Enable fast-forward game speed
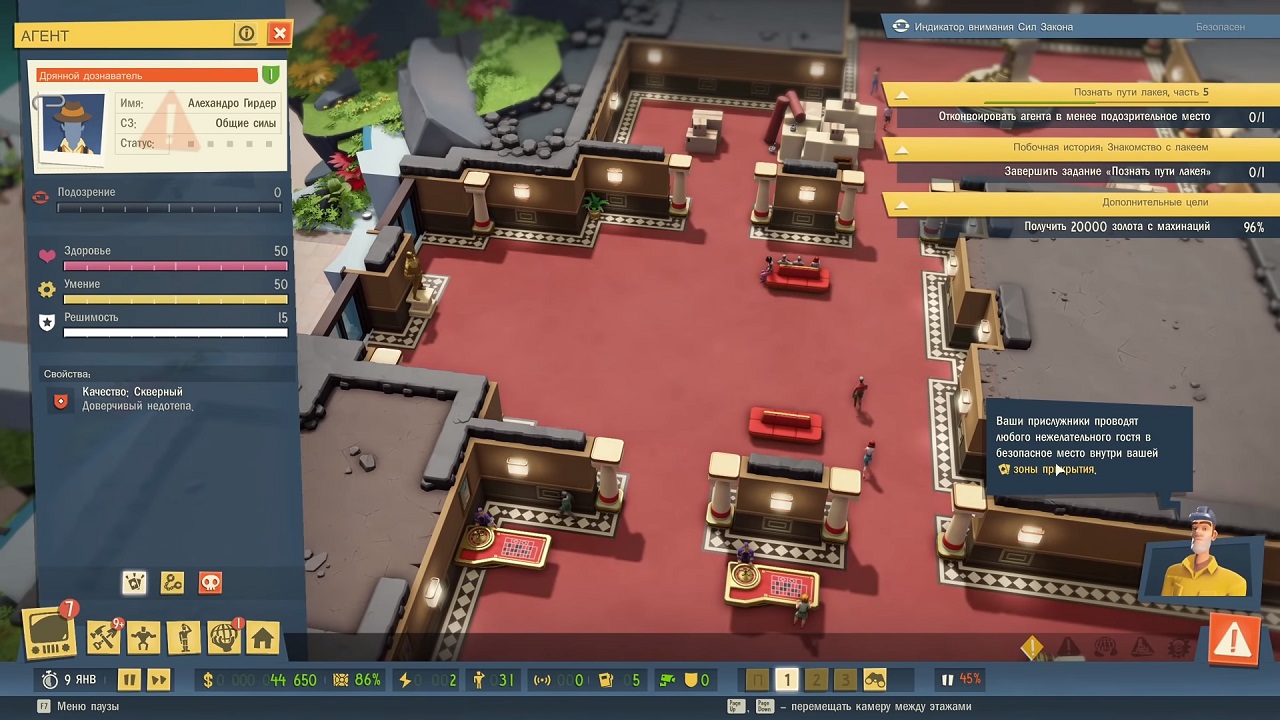1280x720 pixels. click(x=159, y=680)
